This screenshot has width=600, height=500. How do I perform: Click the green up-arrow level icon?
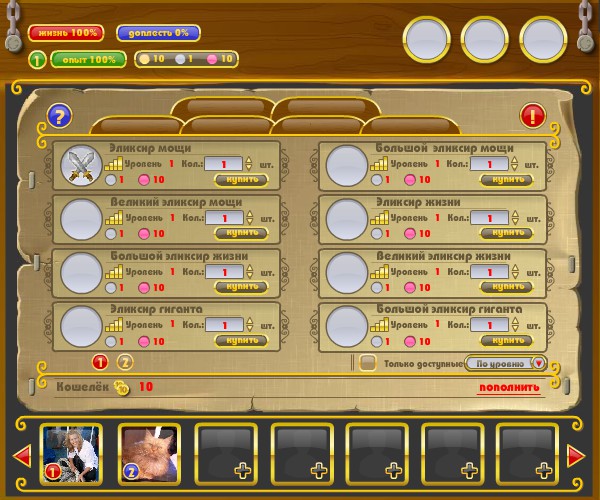[36, 59]
